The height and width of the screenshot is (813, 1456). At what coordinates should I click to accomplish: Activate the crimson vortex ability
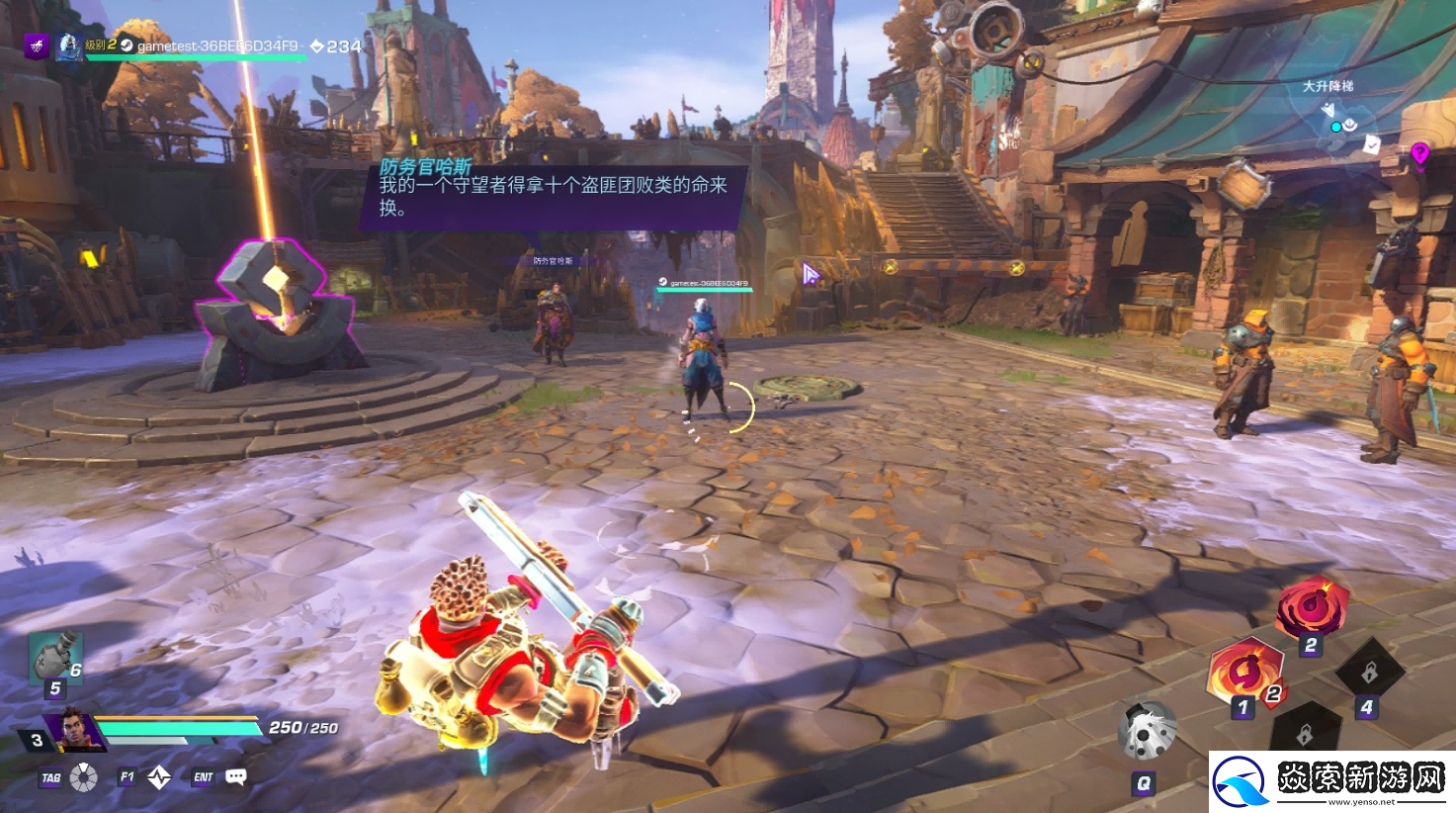[x=1312, y=607]
